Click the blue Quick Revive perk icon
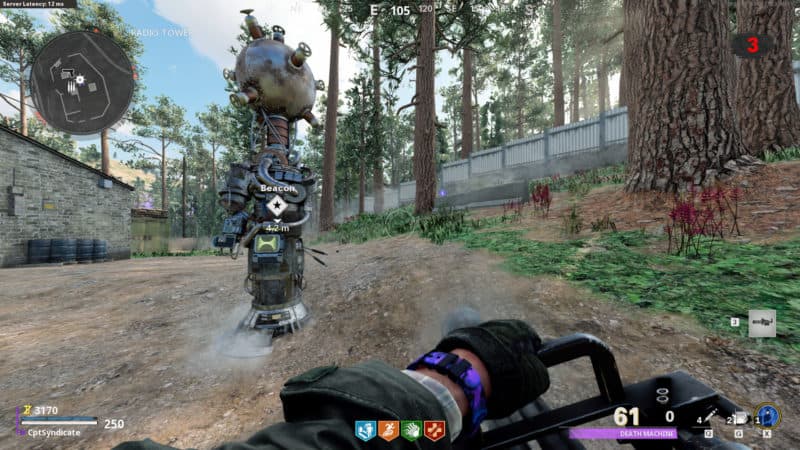This screenshot has height=450, width=800. coord(365,431)
